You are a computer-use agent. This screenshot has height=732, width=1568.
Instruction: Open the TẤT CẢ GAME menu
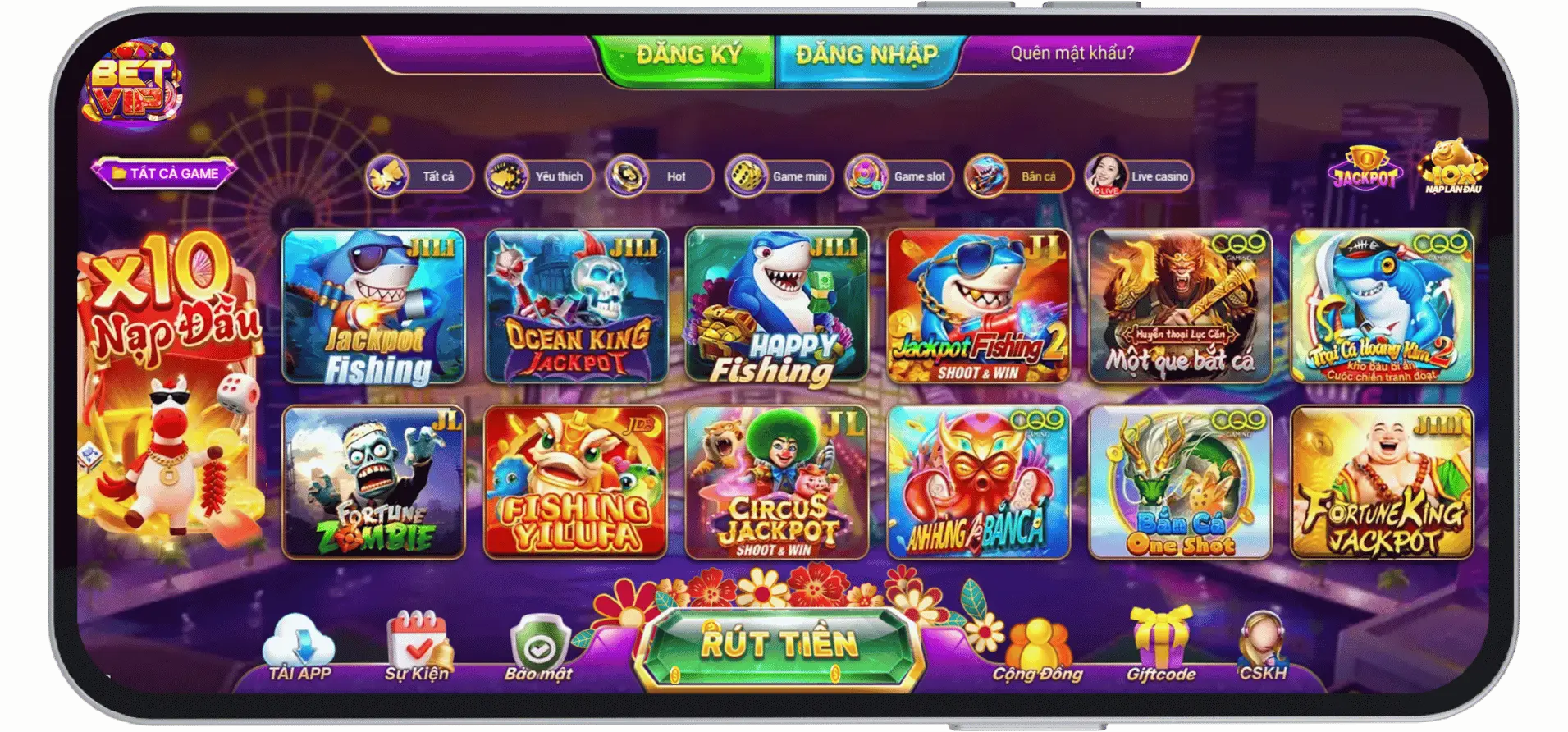click(x=165, y=173)
